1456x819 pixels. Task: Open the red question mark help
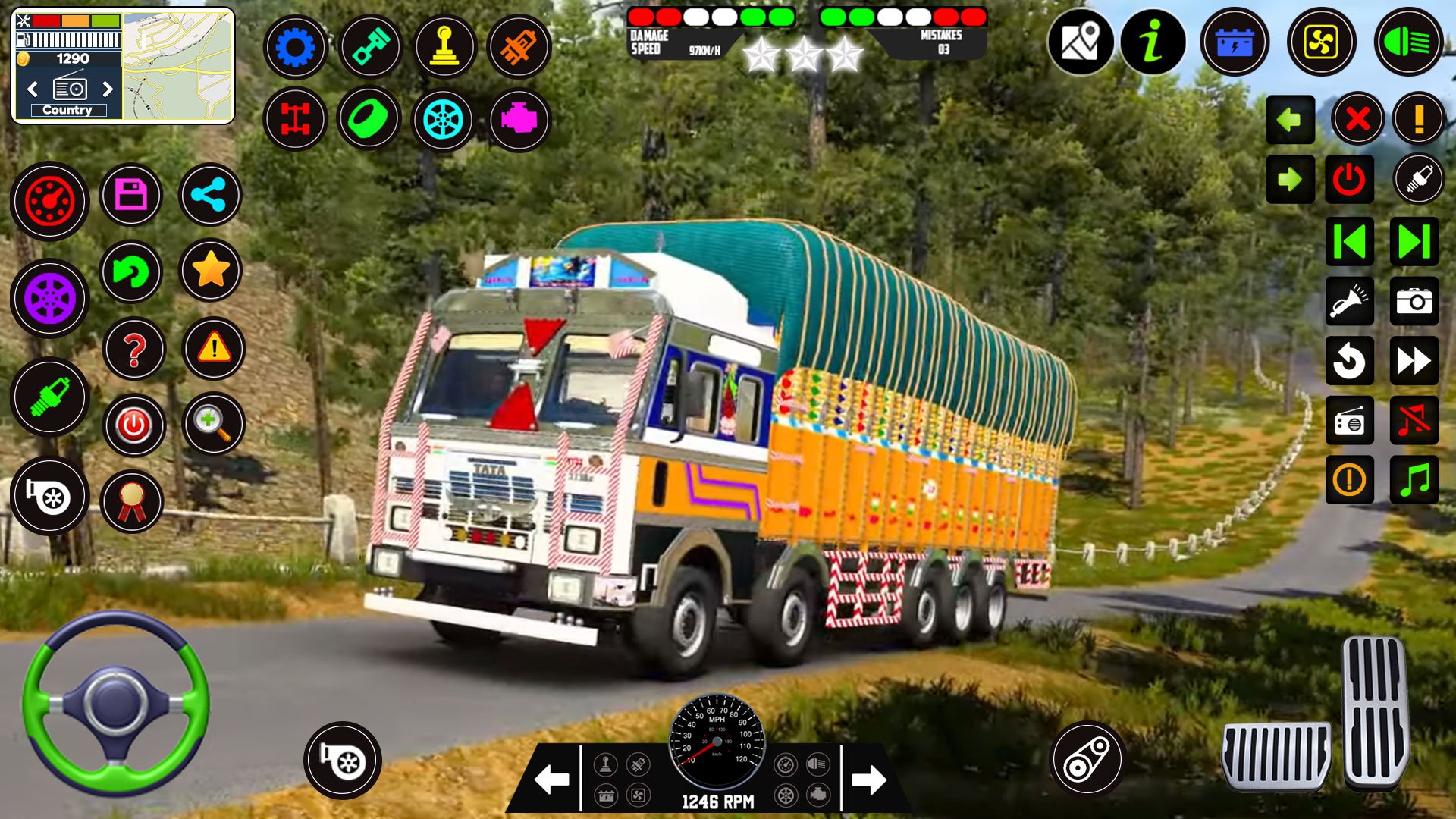tap(134, 350)
